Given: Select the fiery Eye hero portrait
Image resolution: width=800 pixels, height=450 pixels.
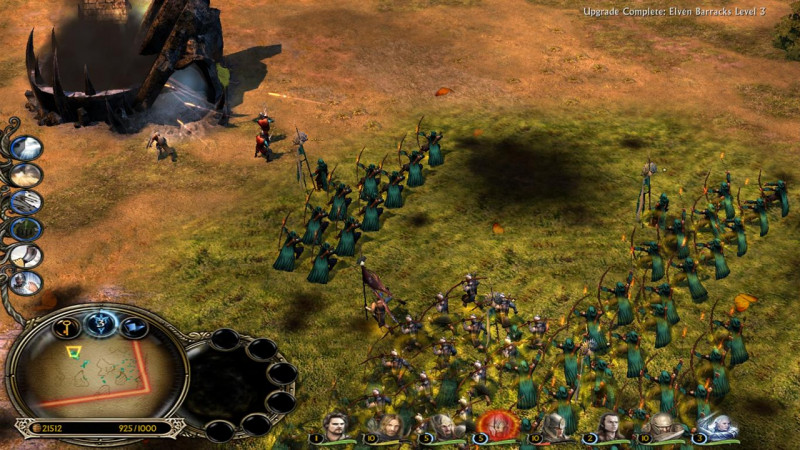Looking at the screenshot, I should click(x=494, y=424).
